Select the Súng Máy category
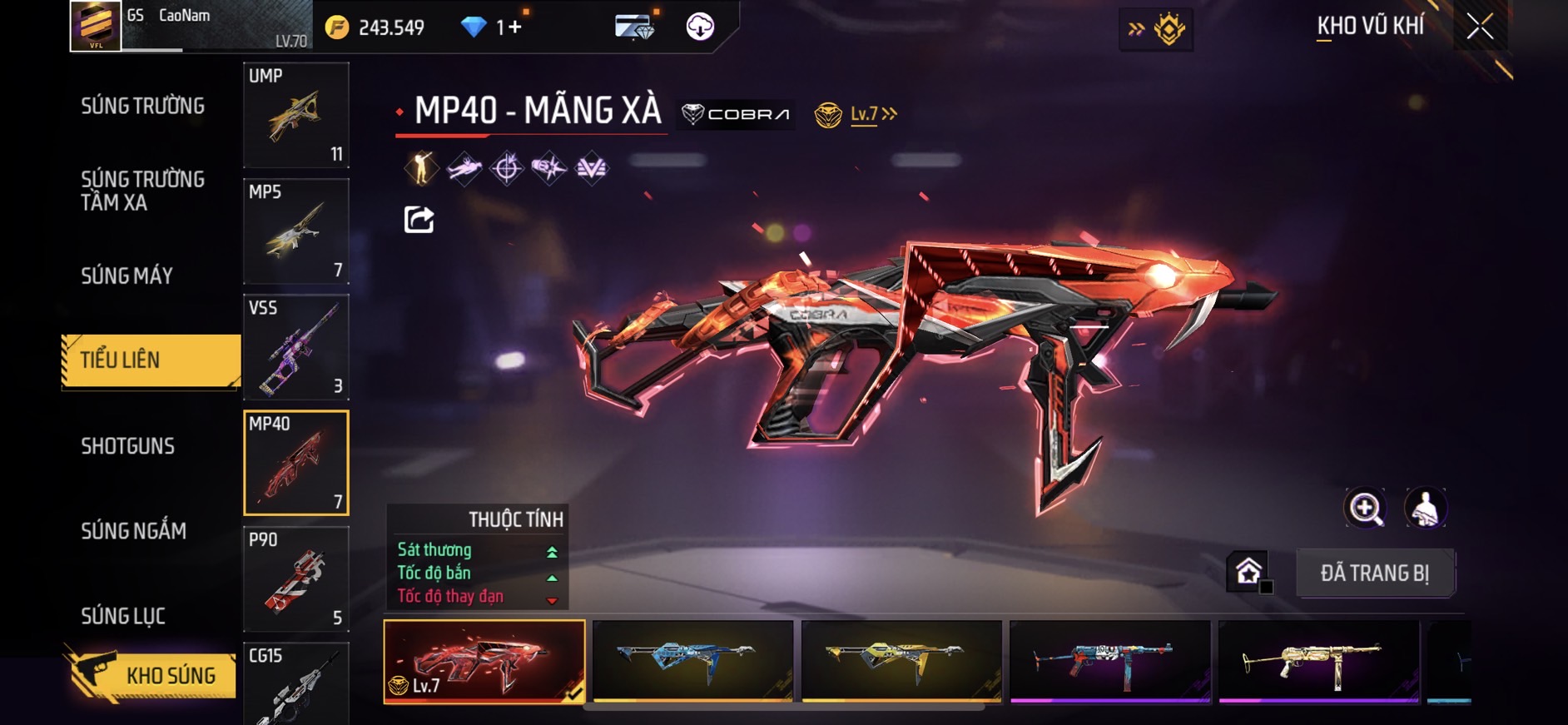The height and width of the screenshot is (725, 1568). [x=127, y=276]
